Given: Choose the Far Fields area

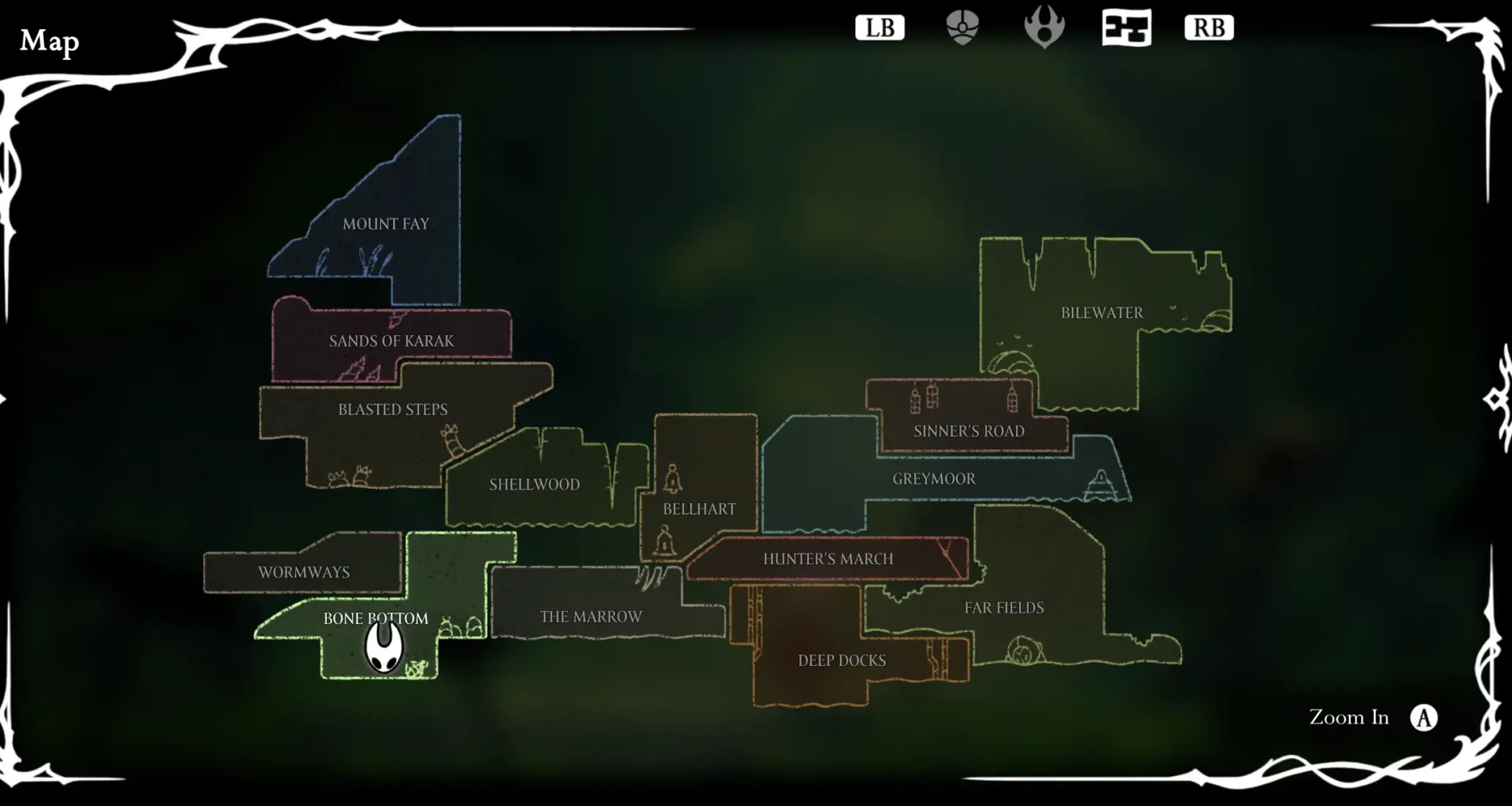Looking at the screenshot, I should (x=1004, y=608).
